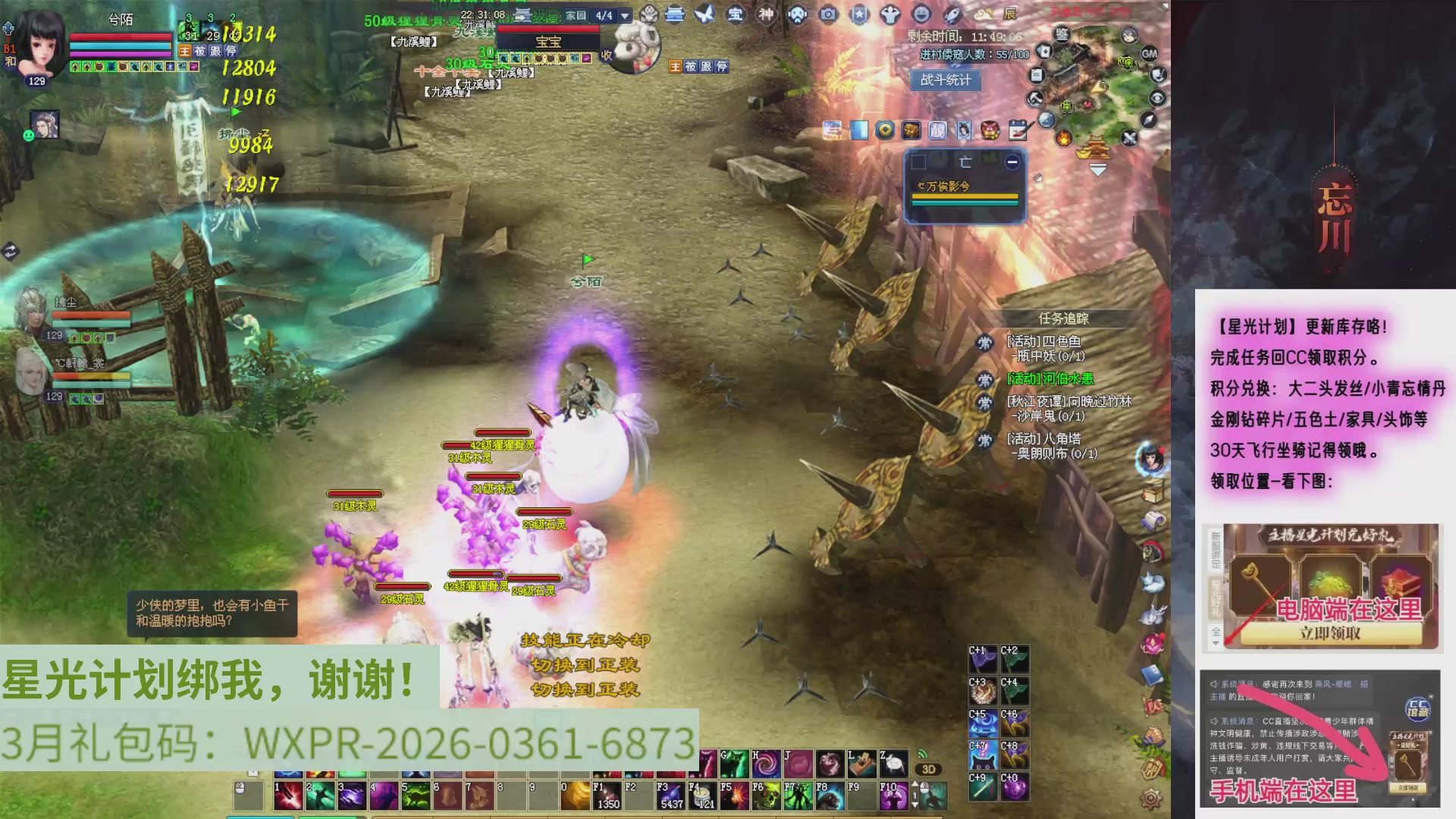Screen dimensions: 1456x819
Task: Open the 靓 fashion icon
Action: [x=938, y=131]
